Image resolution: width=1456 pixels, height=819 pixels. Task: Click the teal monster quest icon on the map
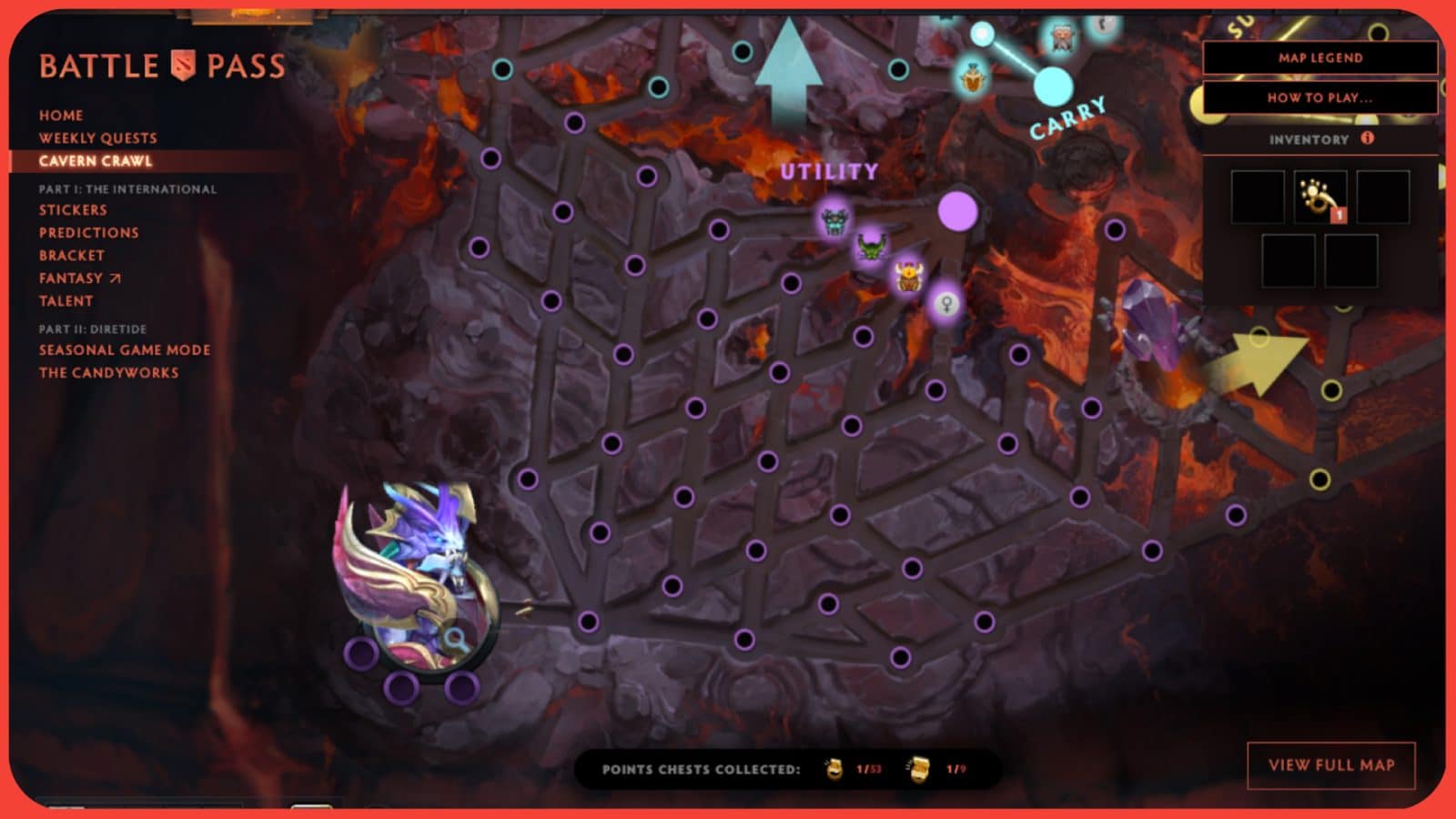(x=833, y=221)
